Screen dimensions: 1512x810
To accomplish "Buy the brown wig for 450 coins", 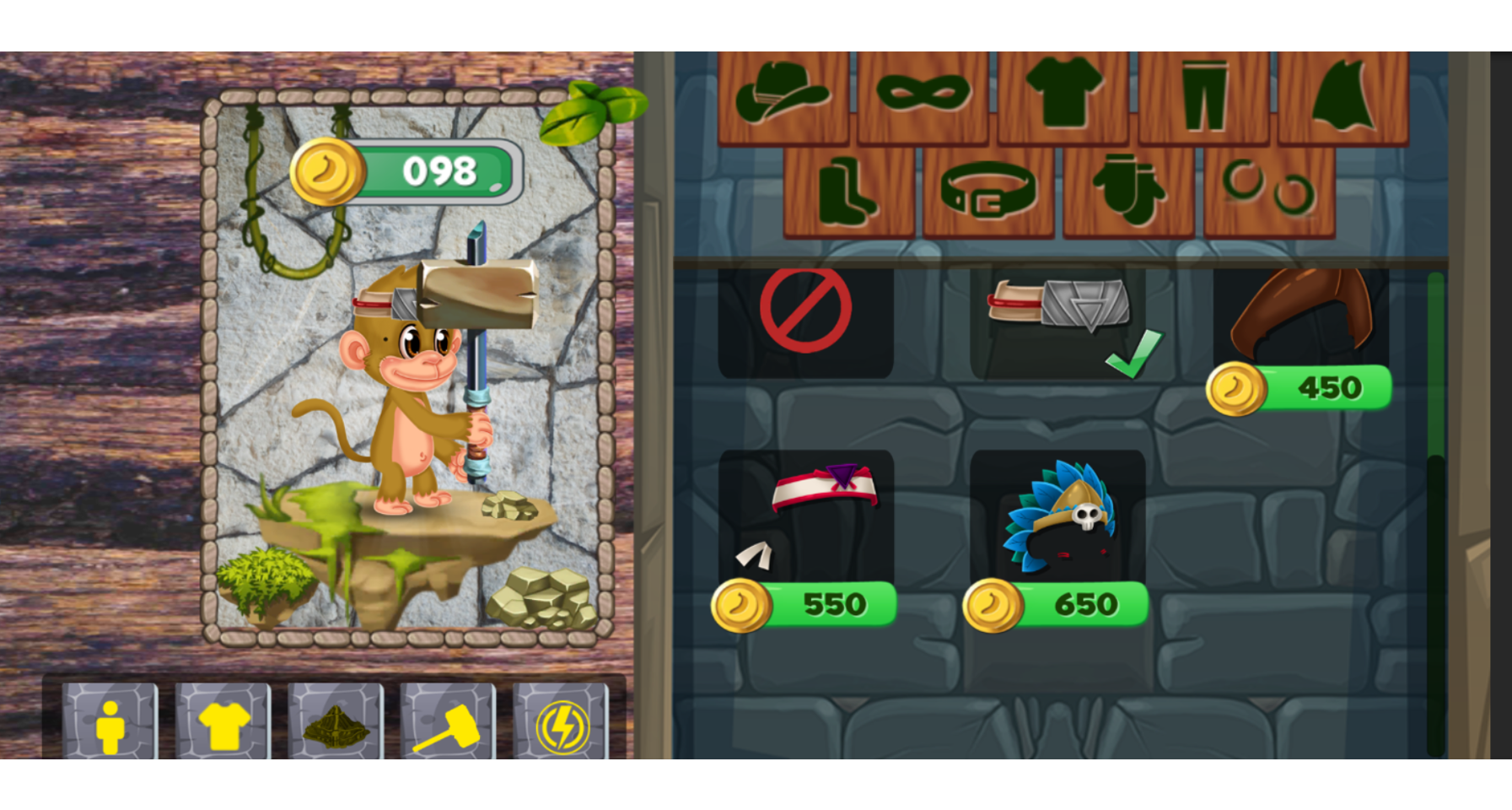I will tap(1305, 321).
